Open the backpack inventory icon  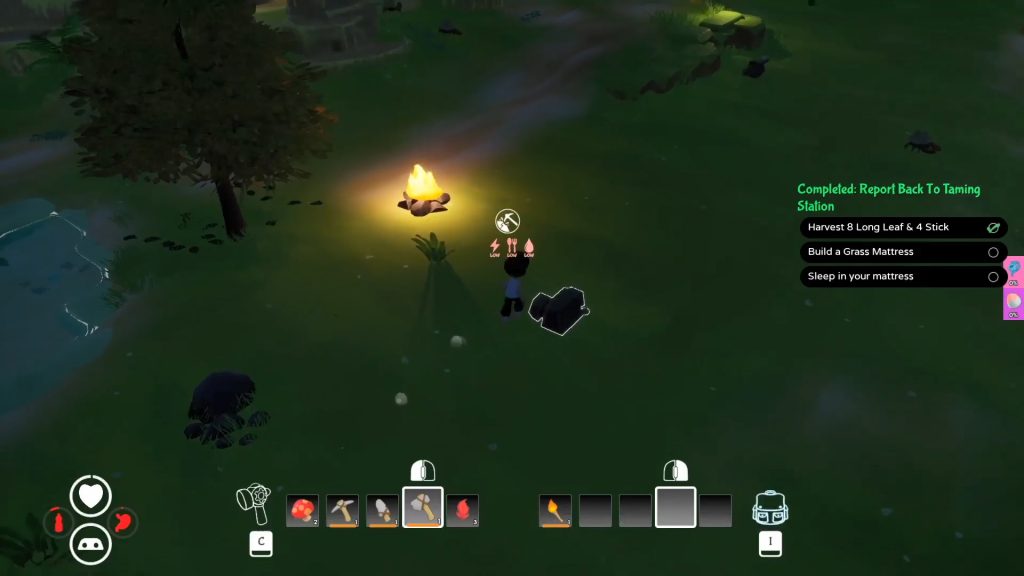pos(768,508)
